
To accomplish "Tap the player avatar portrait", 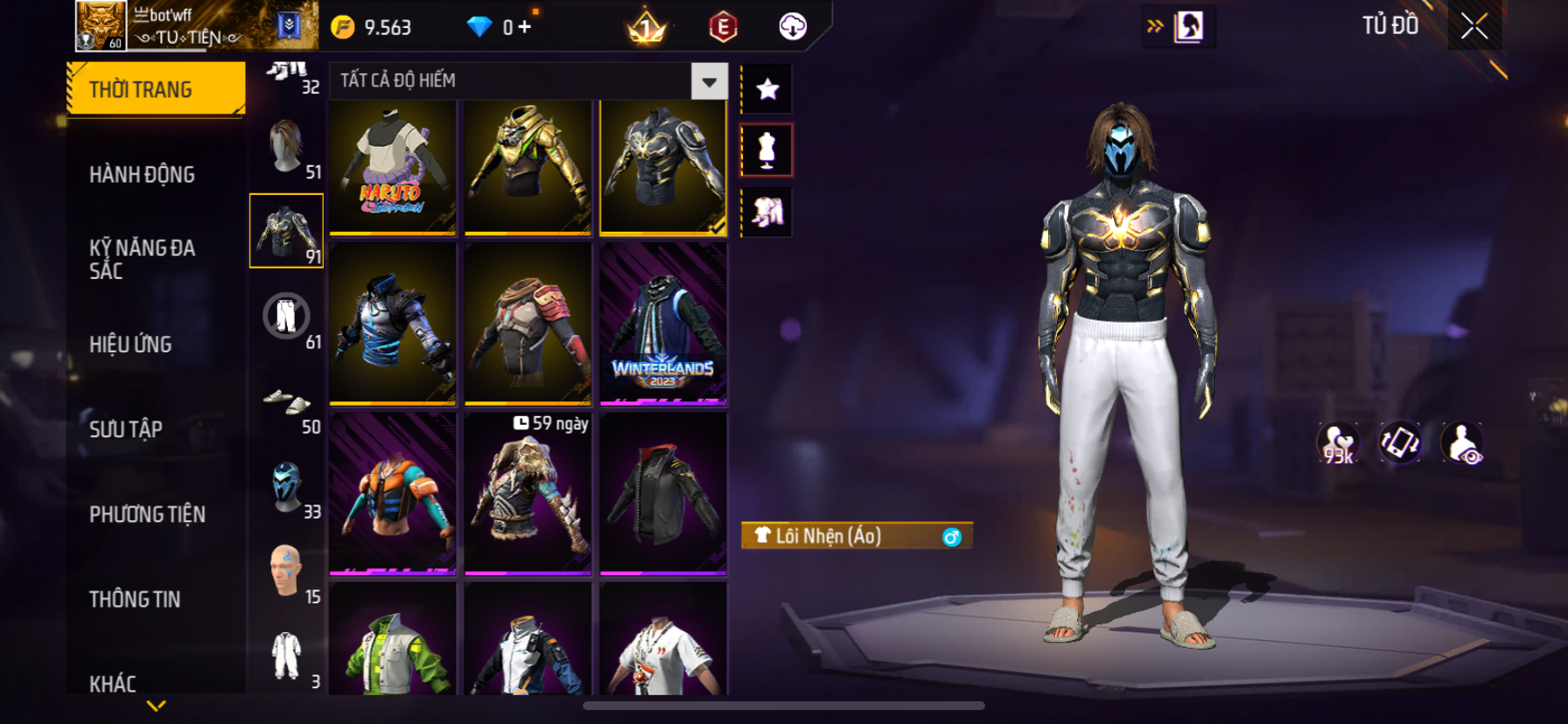I will point(101,25).
